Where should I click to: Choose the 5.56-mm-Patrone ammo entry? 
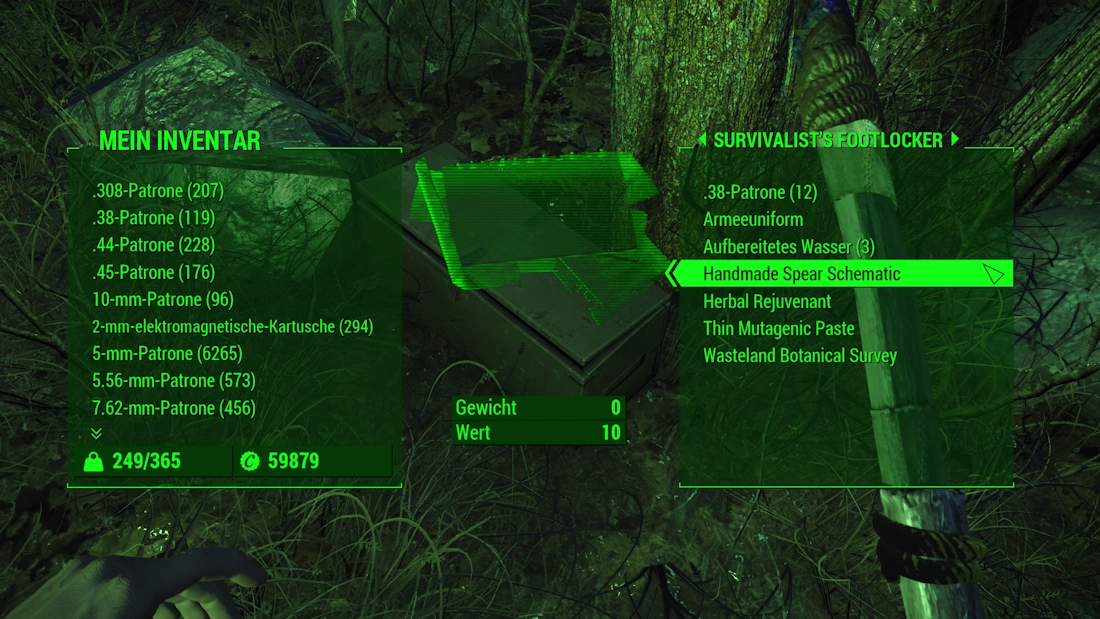tap(174, 381)
